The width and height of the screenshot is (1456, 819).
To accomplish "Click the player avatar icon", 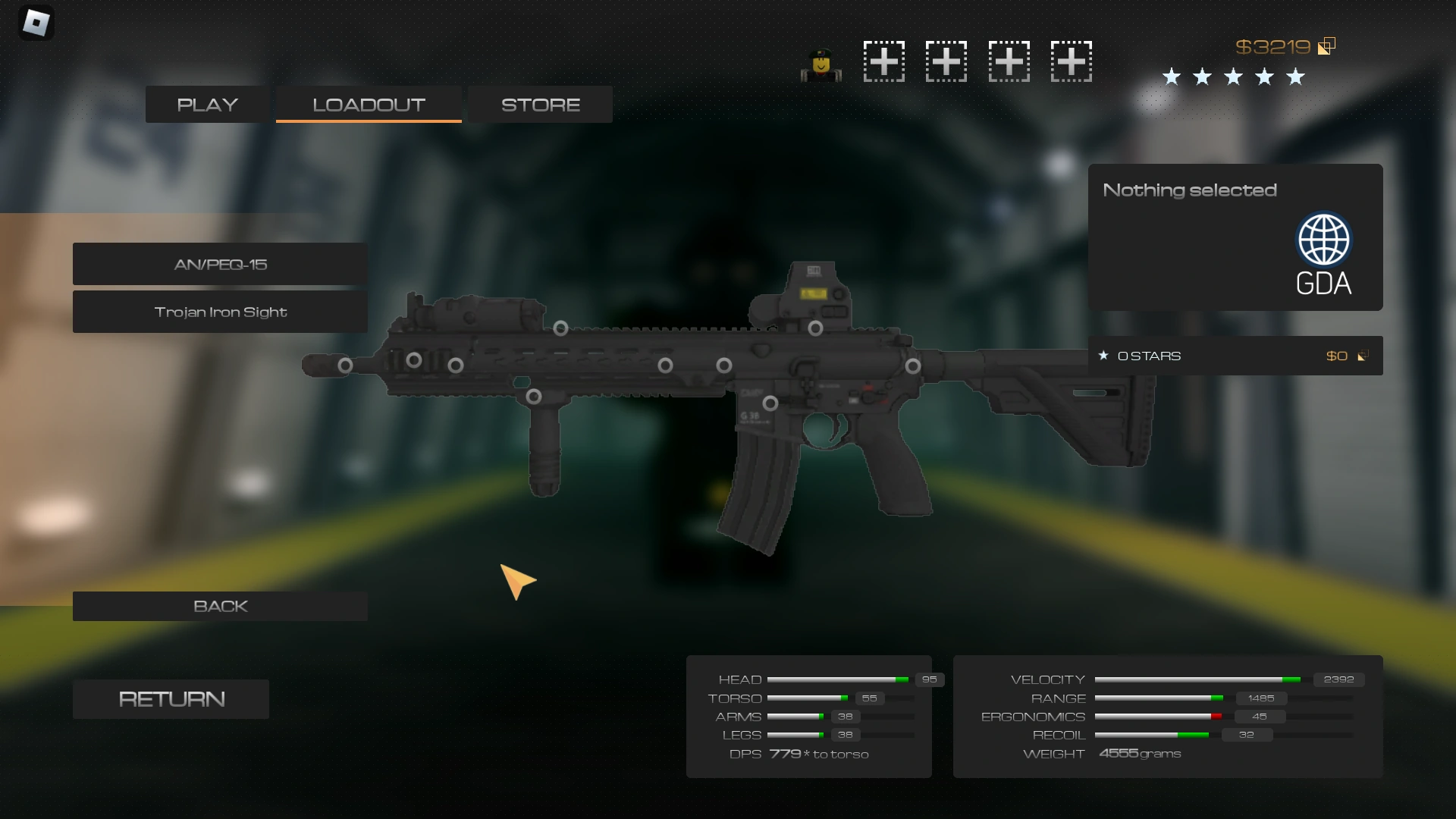I will [820, 64].
